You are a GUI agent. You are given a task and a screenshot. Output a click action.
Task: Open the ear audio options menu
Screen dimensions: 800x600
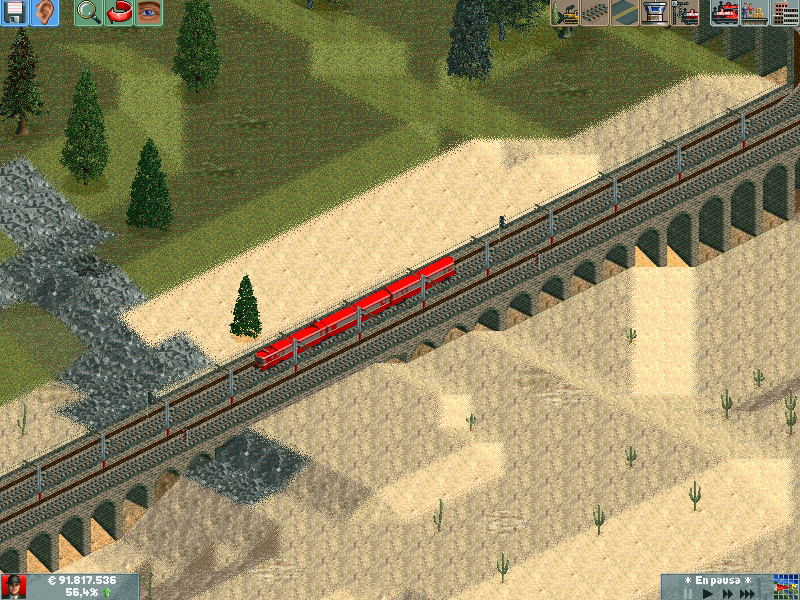pyautogui.click(x=45, y=13)
